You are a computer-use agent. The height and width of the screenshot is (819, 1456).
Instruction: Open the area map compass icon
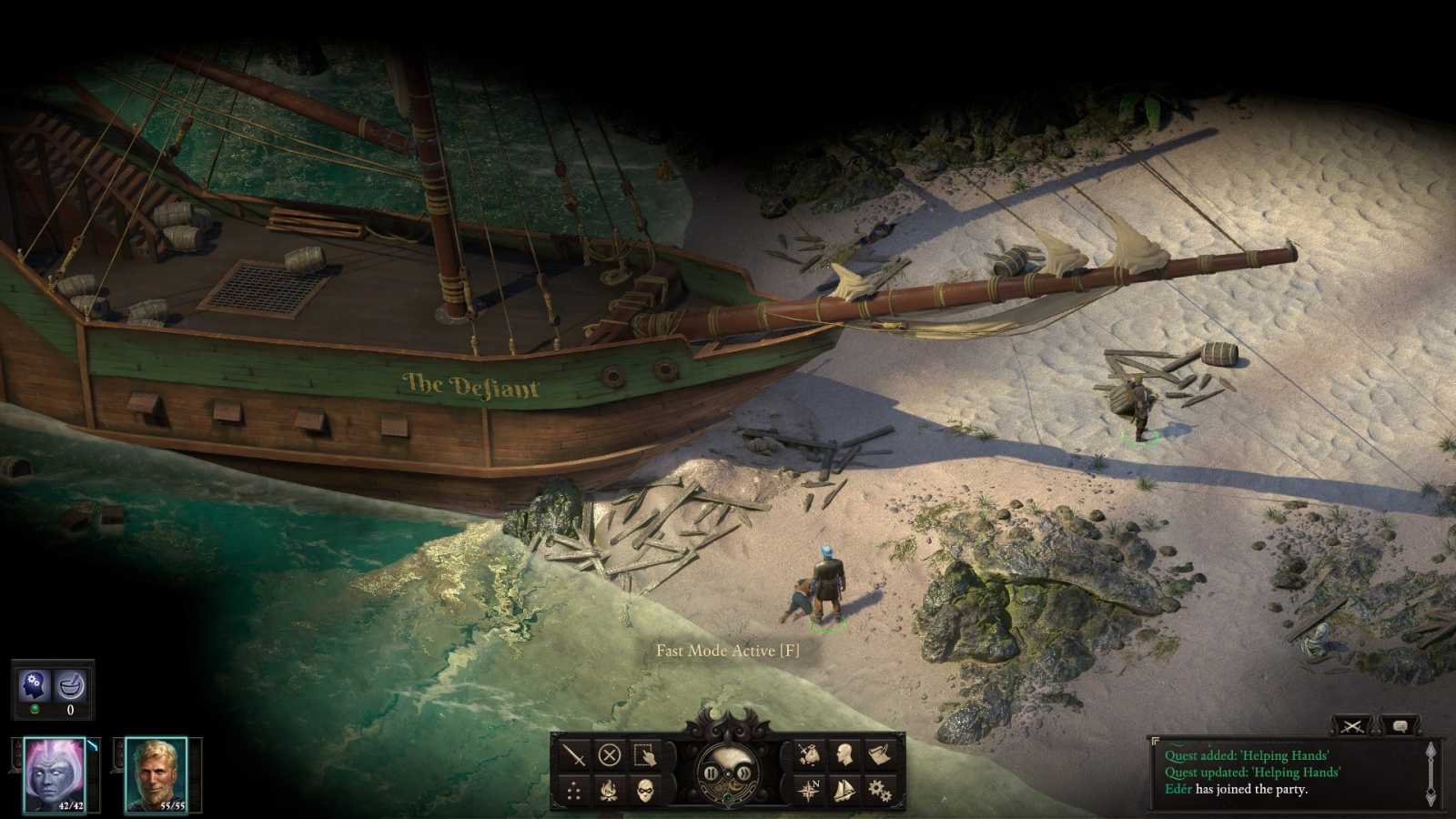coord(809,790)
